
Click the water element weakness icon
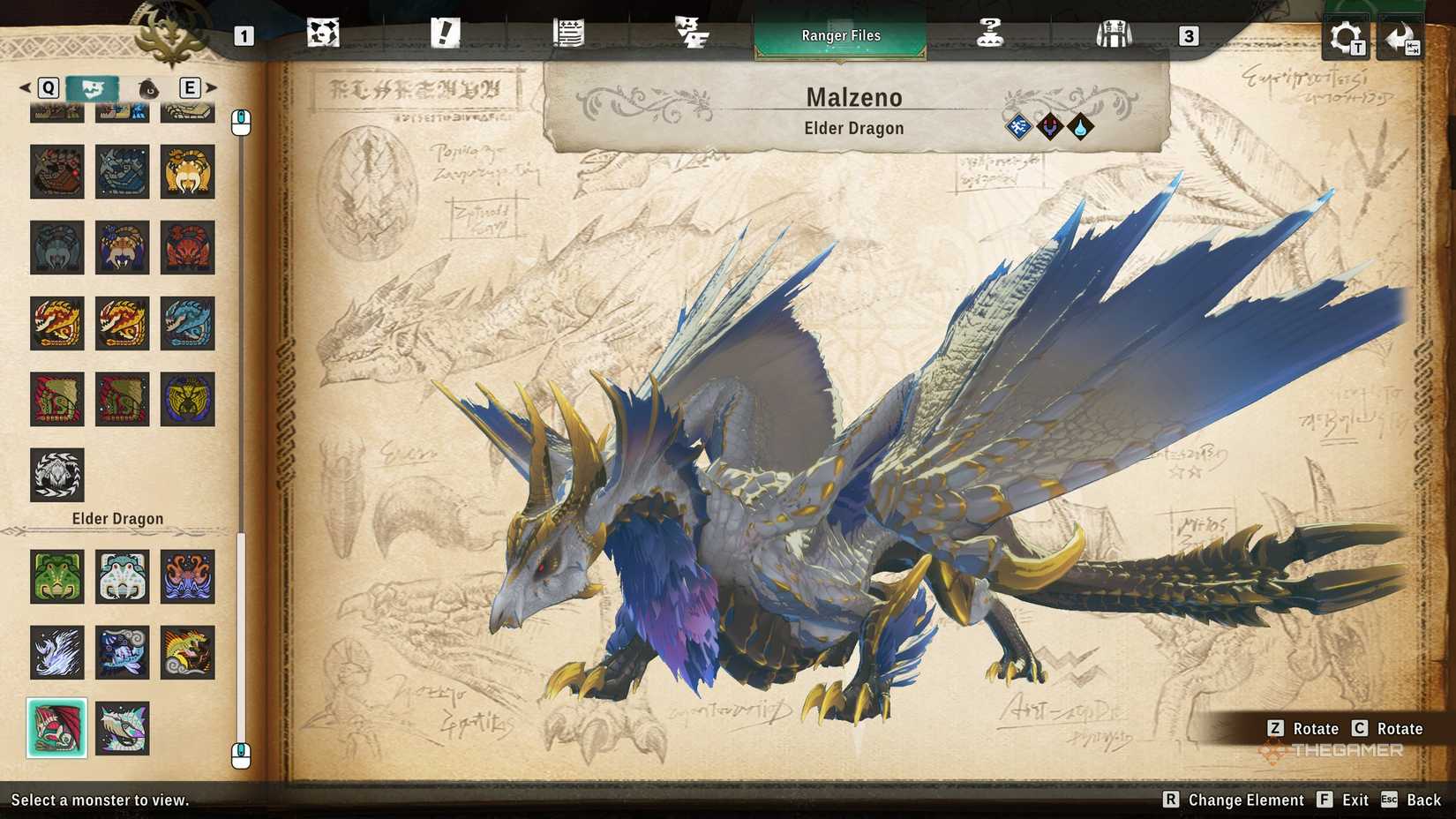point(1080,126)
